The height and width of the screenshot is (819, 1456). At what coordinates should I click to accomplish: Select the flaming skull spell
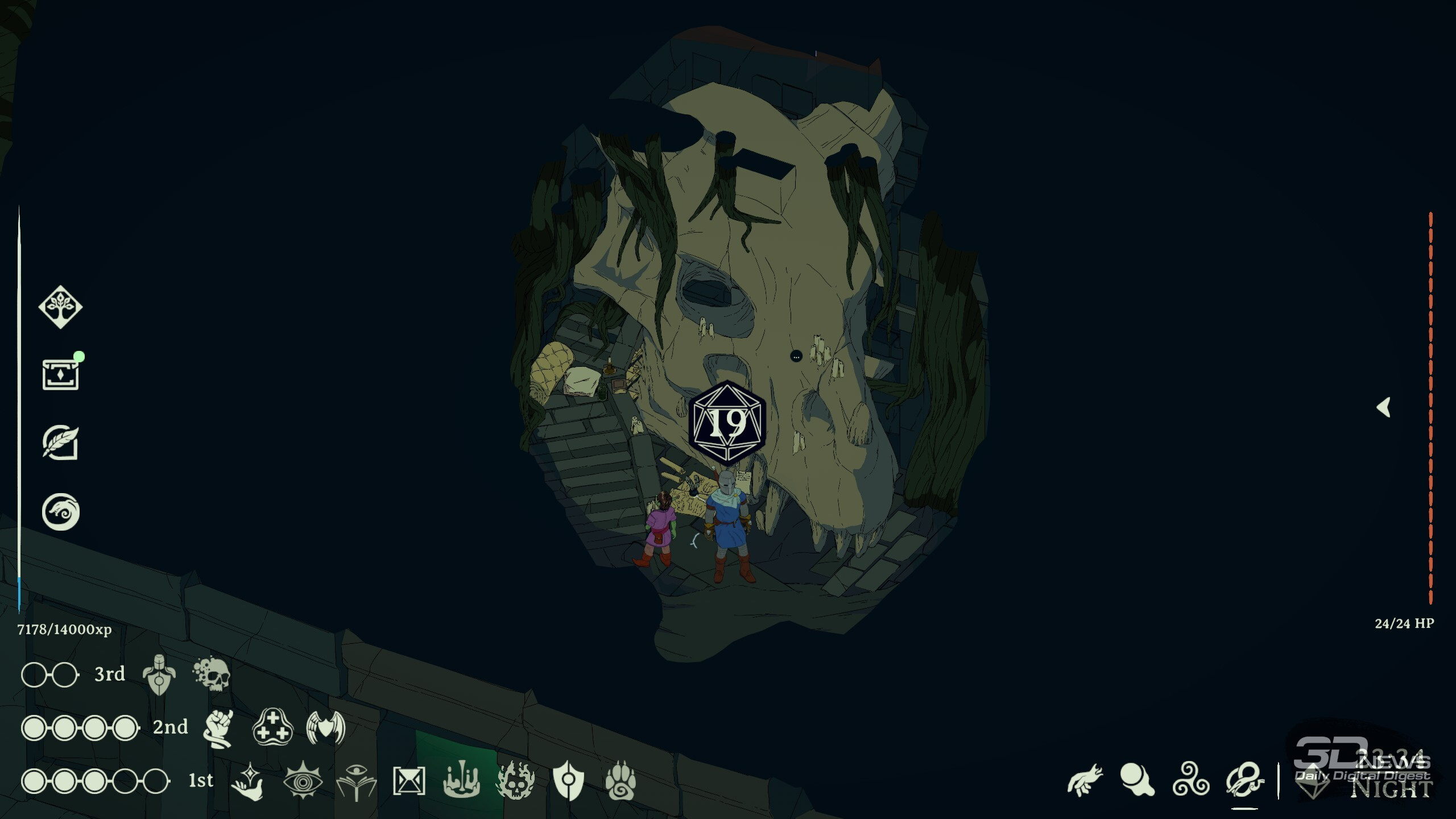[515, 781]
